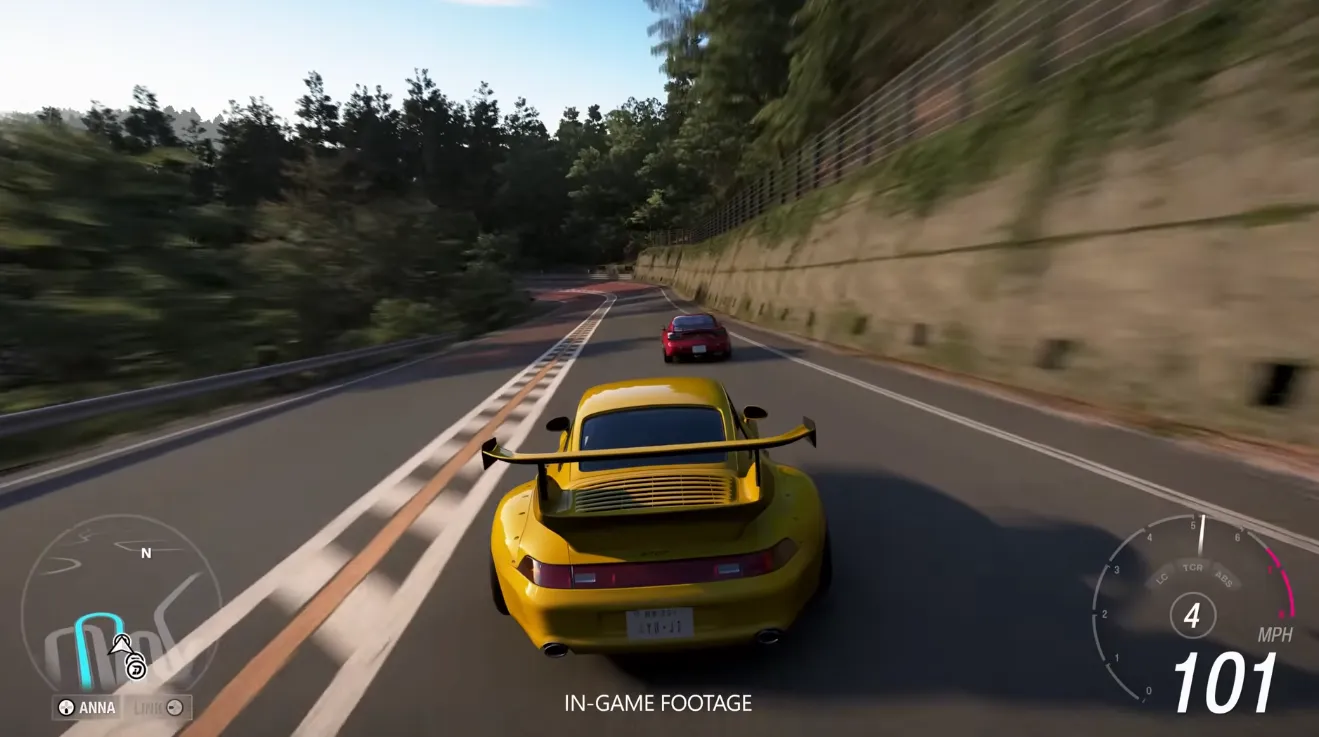Click the player arrow on the minimap

click(x=120, y=646)
